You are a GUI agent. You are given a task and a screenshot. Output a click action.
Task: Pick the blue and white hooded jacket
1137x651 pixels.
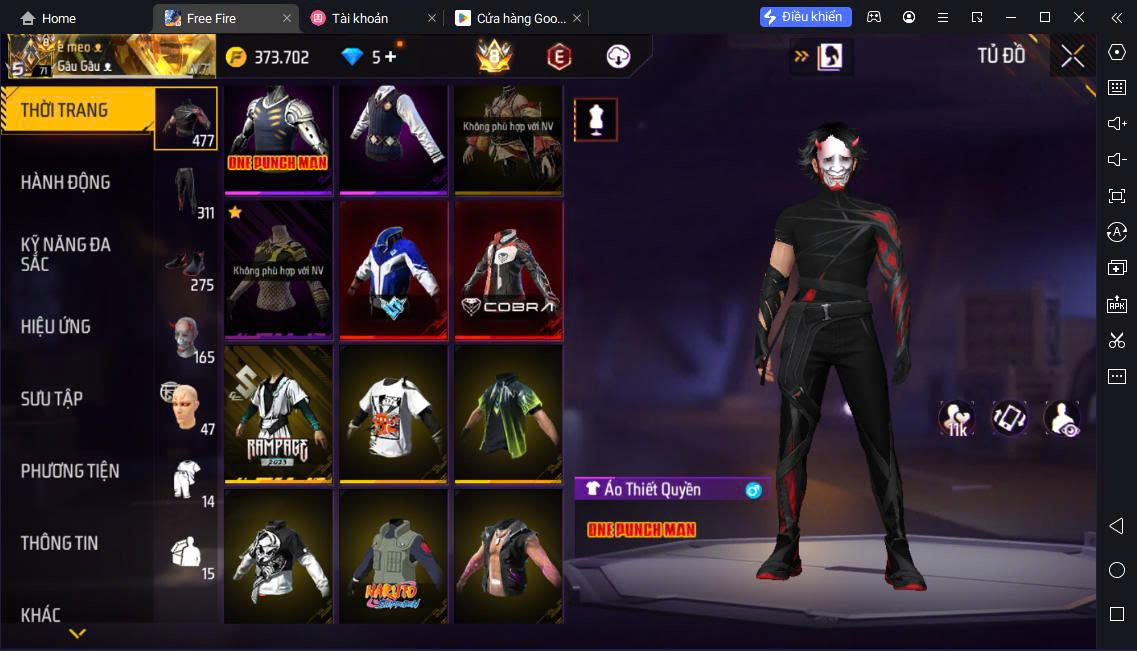(393, 270)
